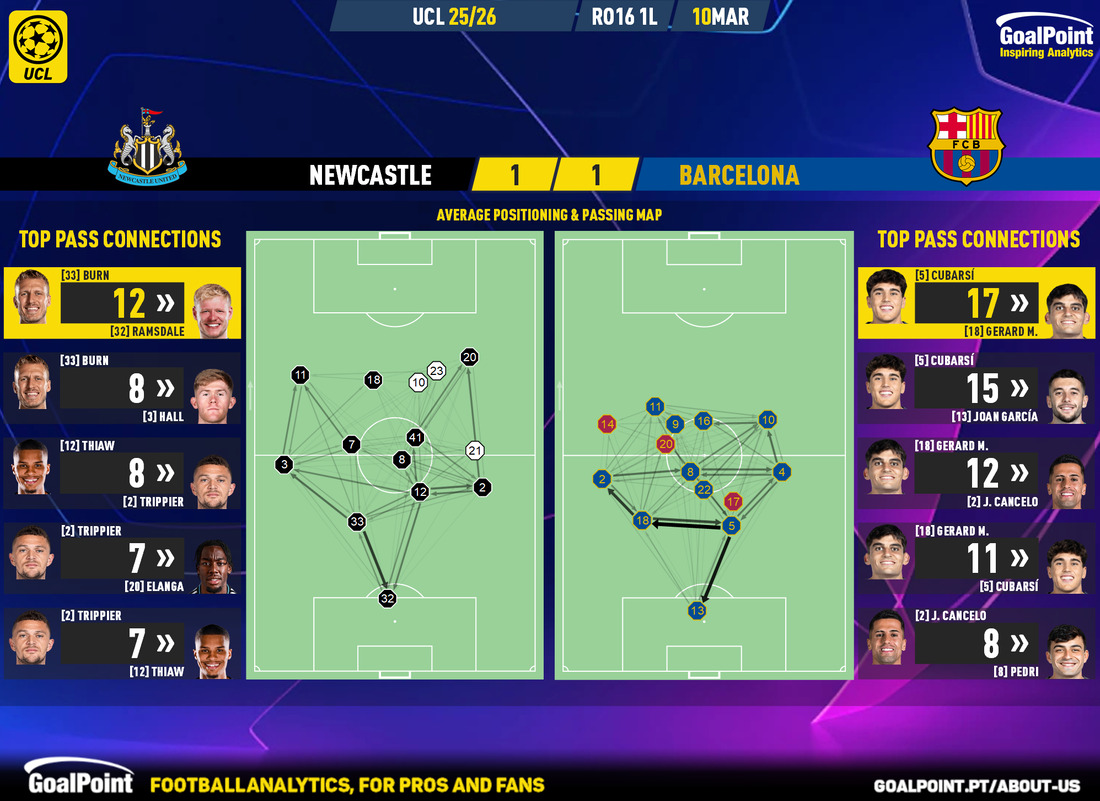
Task: Pick the J. Cancelo to Pedri row
Action: click(976, 645)
